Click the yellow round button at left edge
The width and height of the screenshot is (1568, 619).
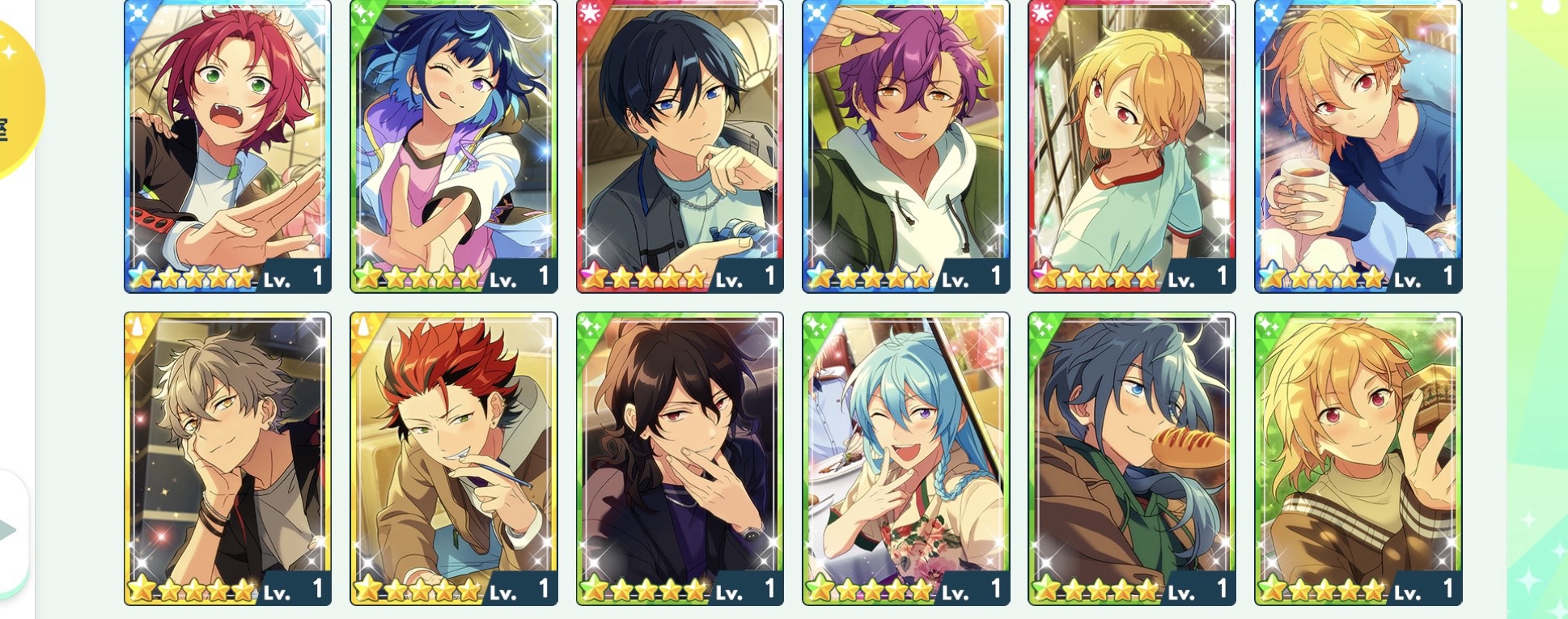click(16, 97)
